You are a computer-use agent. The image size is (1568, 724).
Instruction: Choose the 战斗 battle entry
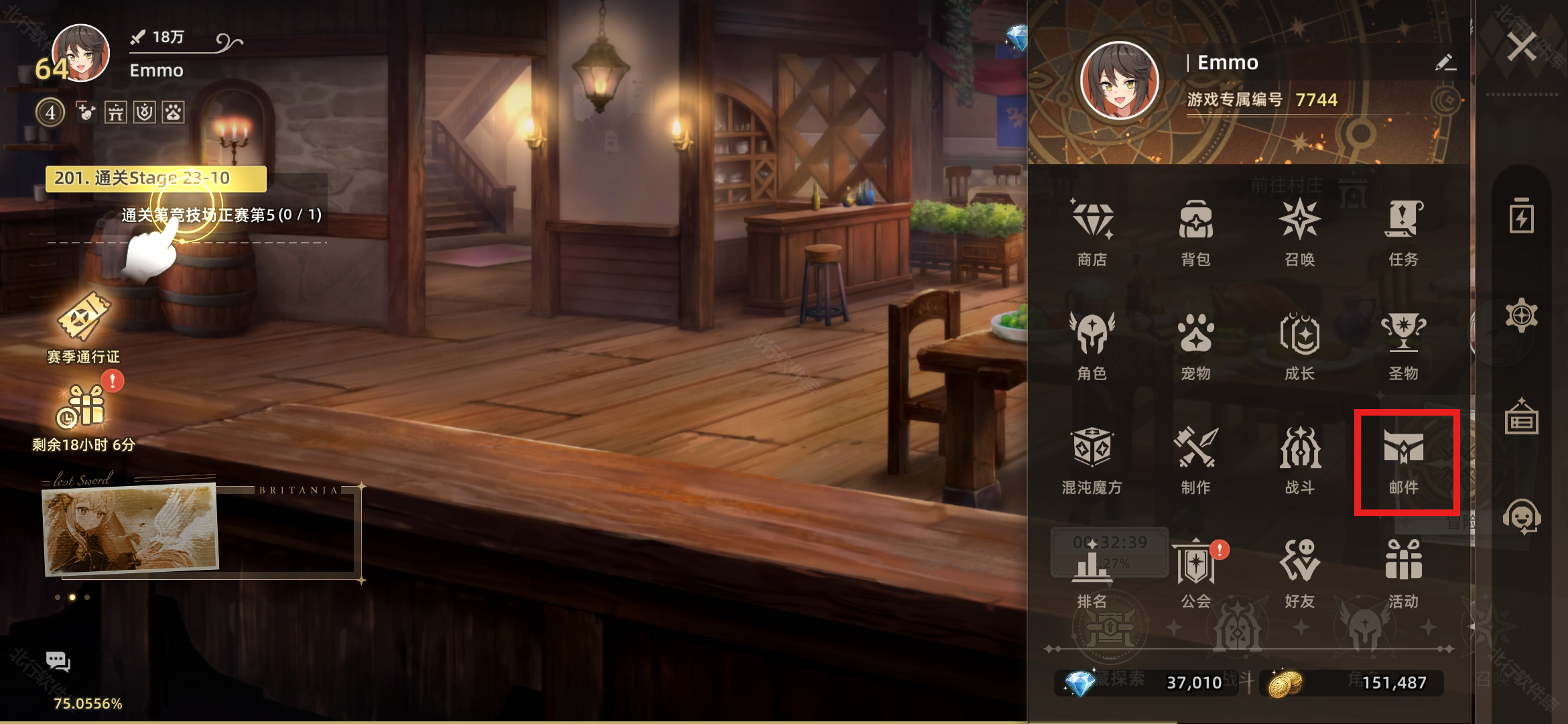coord(1300,459)
